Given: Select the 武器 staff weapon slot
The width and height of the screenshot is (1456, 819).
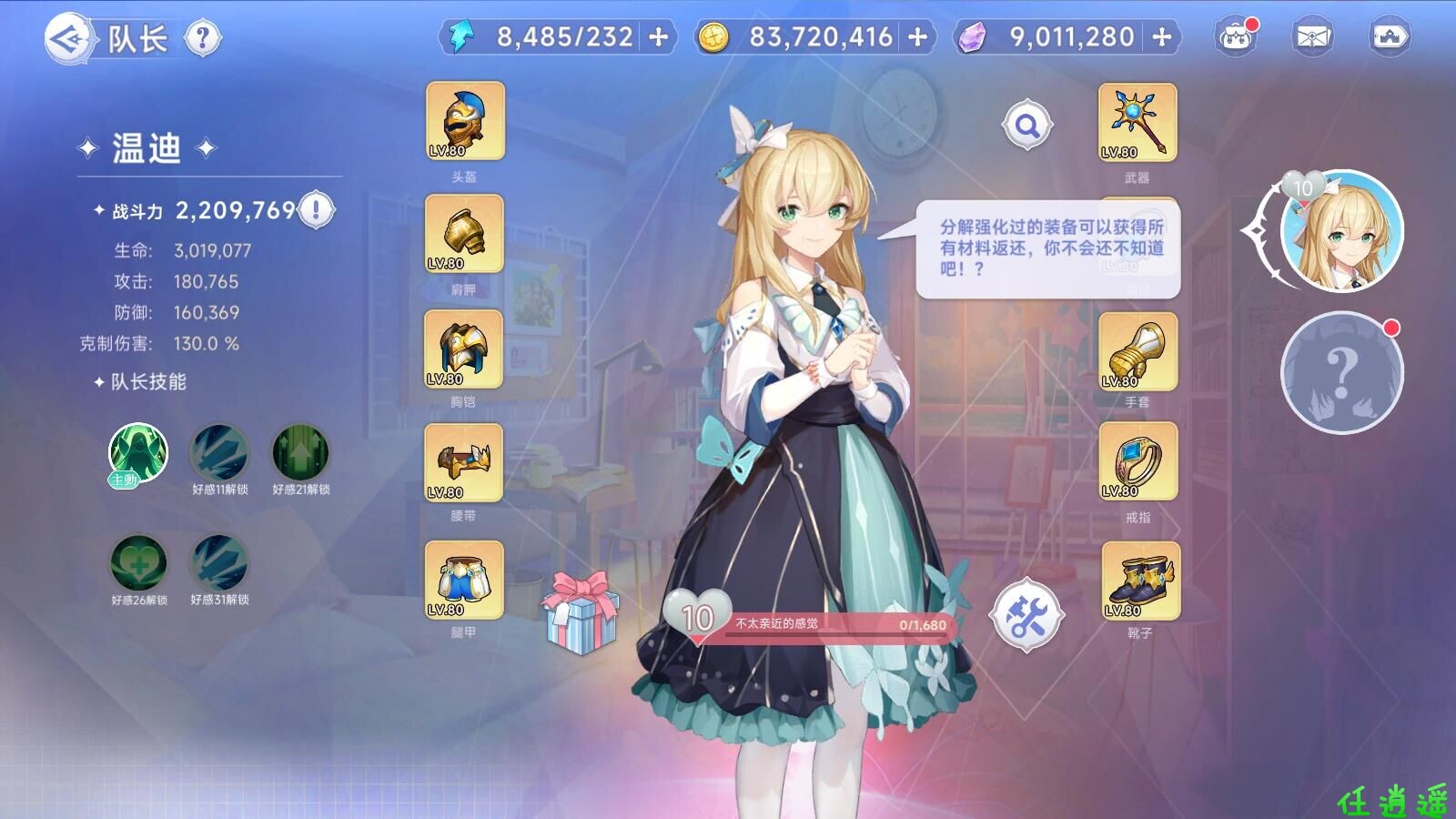Looking at the screenshot, I should coord(1137,123).
